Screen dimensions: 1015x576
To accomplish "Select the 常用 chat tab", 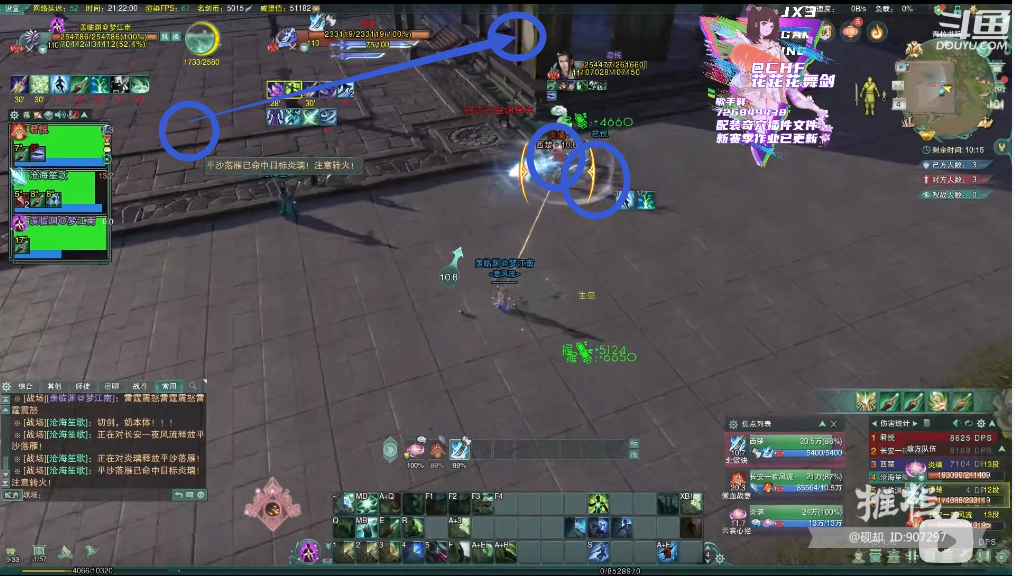I will [169, 386].
